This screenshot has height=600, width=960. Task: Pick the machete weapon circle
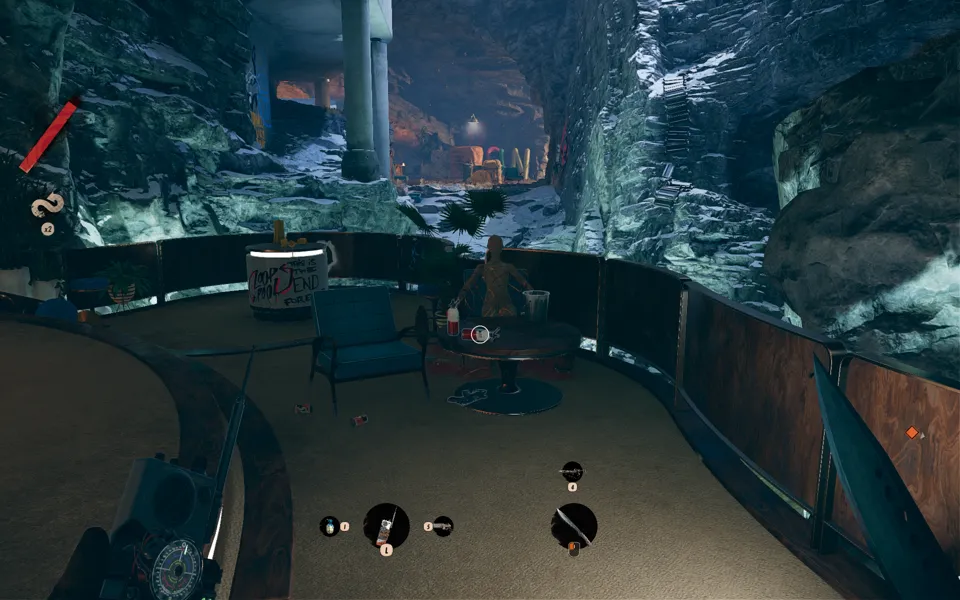[x=573, y=525]
